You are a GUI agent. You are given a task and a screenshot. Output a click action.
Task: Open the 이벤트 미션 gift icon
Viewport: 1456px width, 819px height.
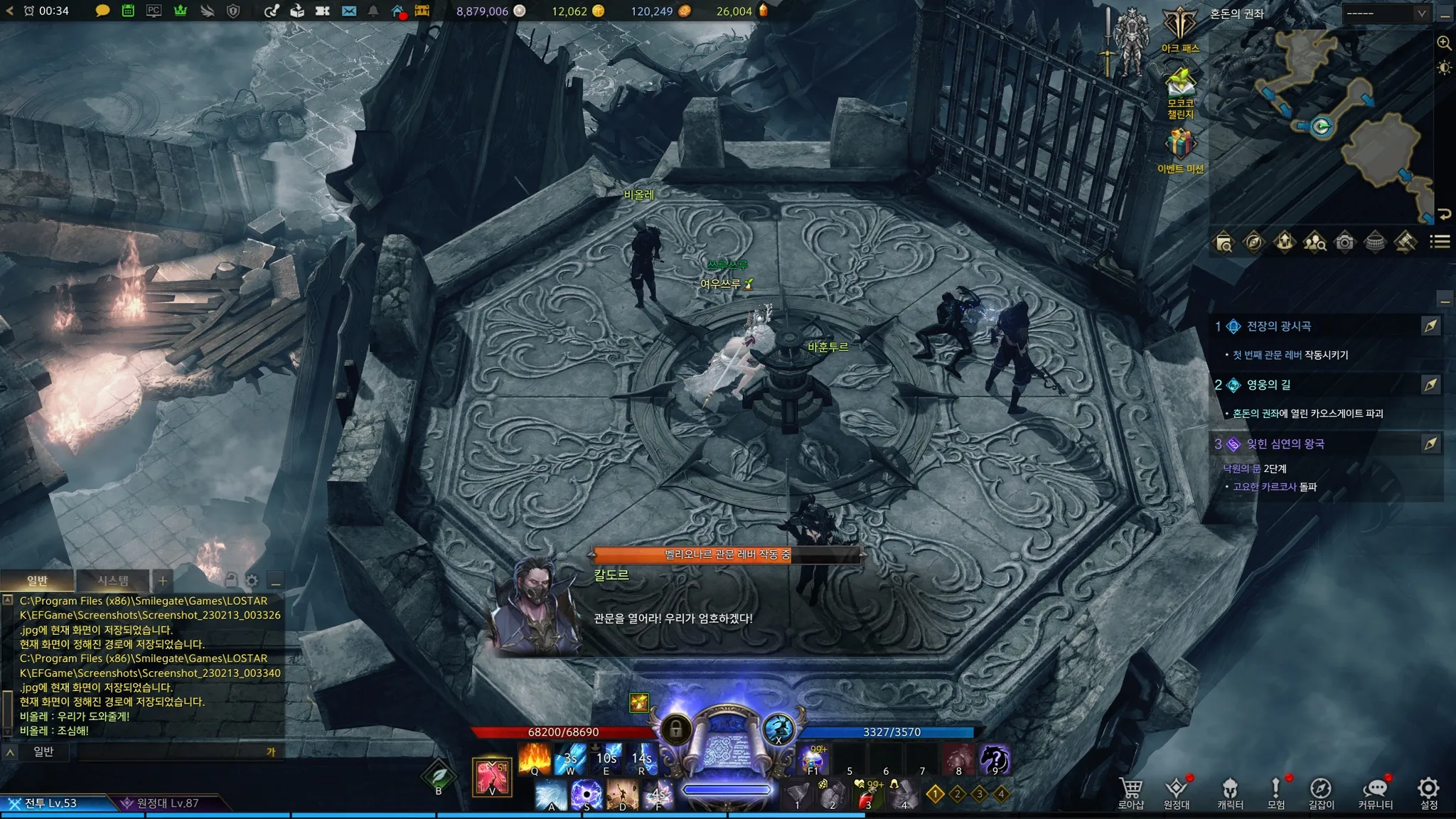click(1180, 149)
